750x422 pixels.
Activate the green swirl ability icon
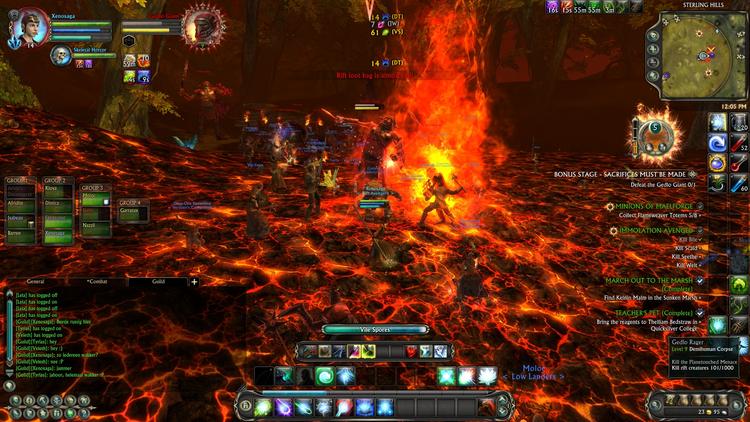[x=325, y=375]
